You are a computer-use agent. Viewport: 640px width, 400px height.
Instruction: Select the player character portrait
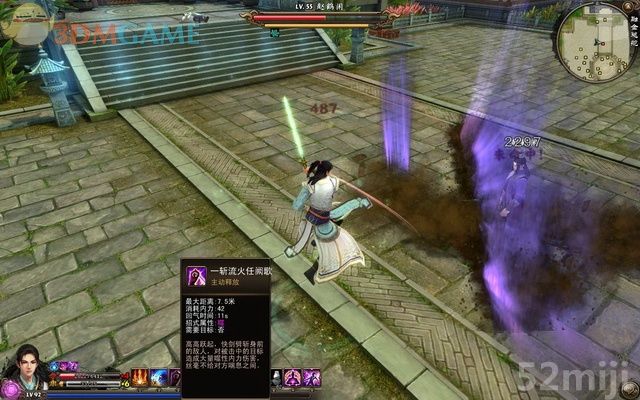click(22, 370)
